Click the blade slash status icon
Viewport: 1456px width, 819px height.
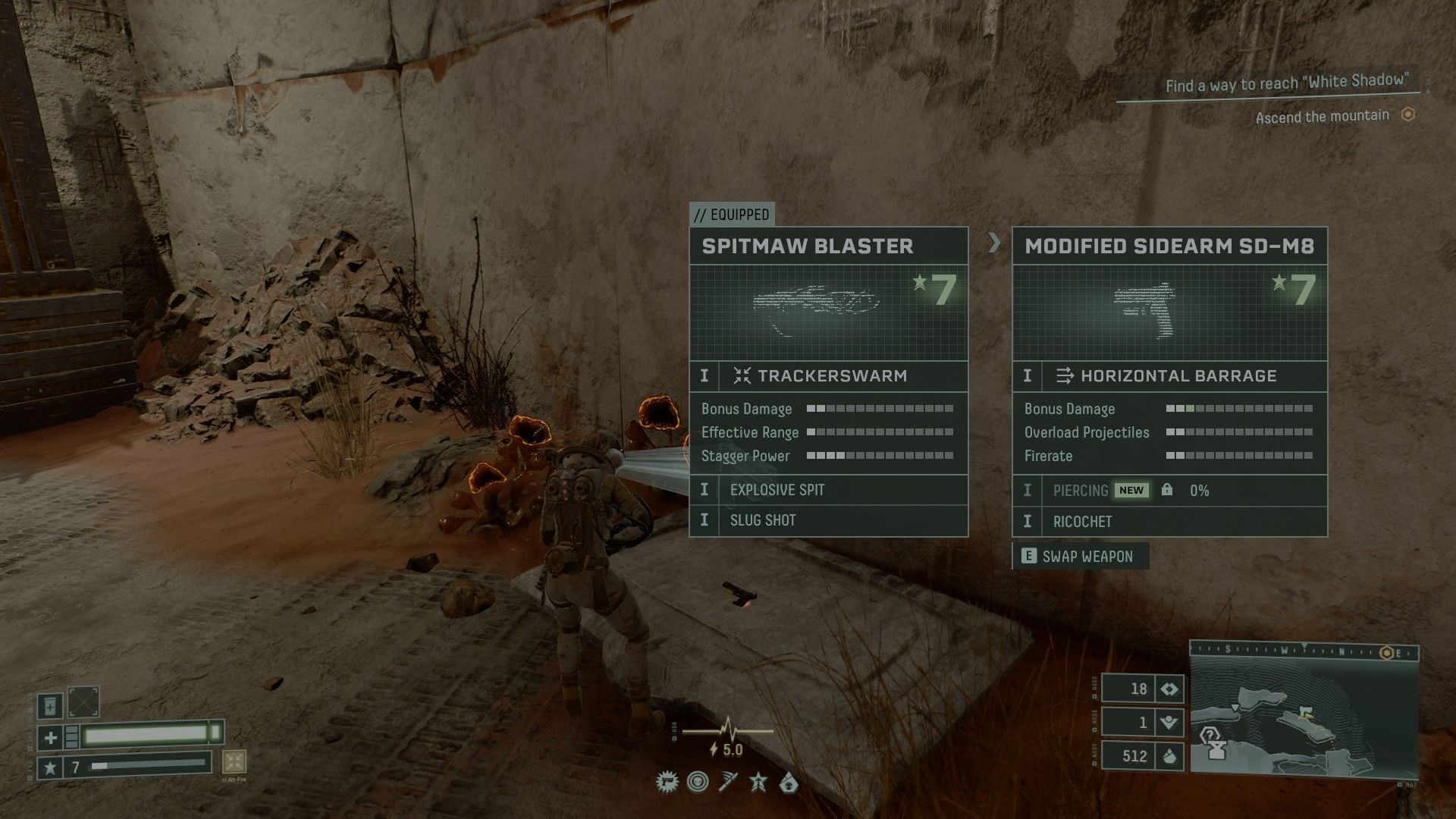728,782
